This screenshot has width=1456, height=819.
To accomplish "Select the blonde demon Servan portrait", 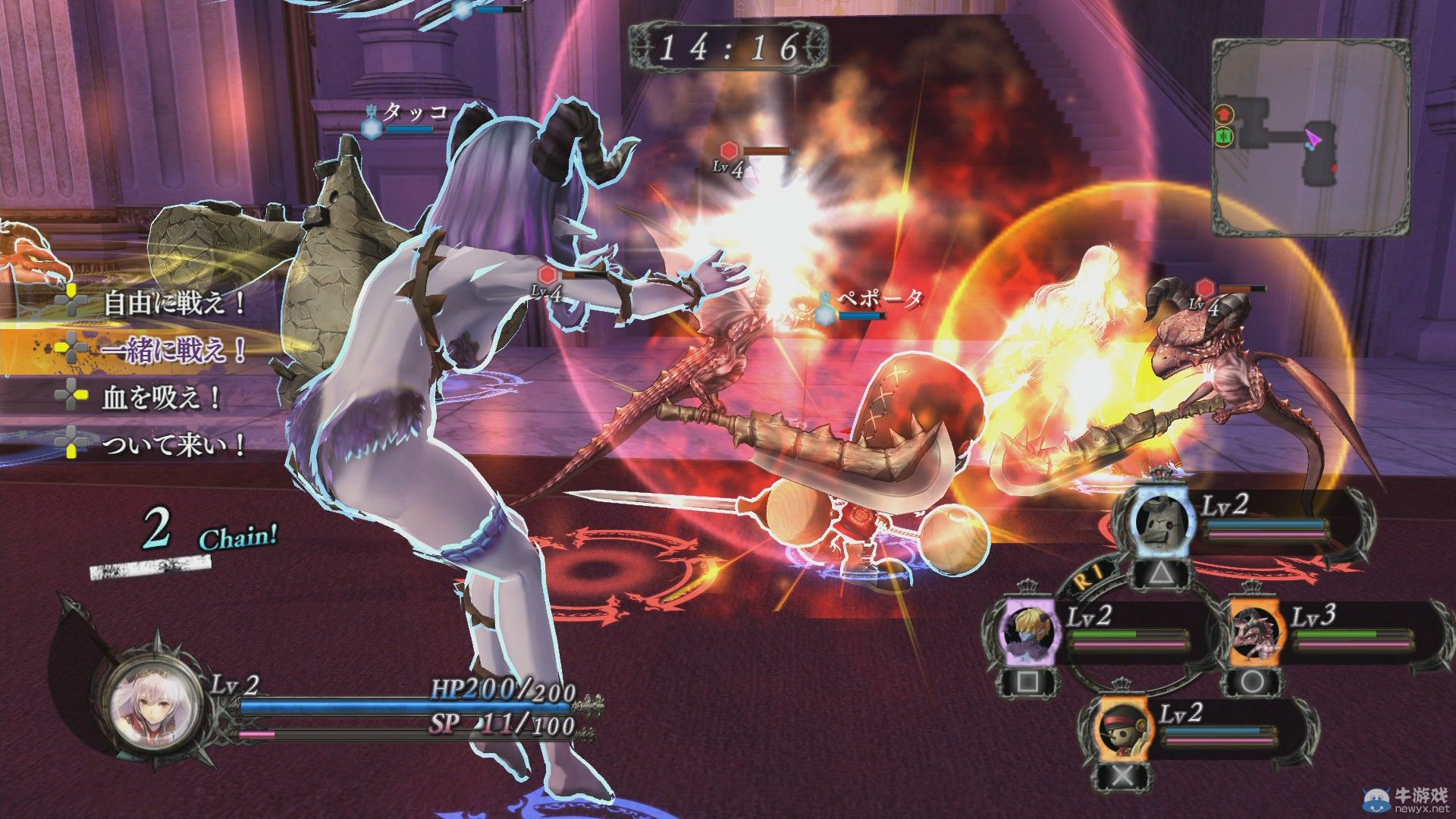I will (1028, 631).
